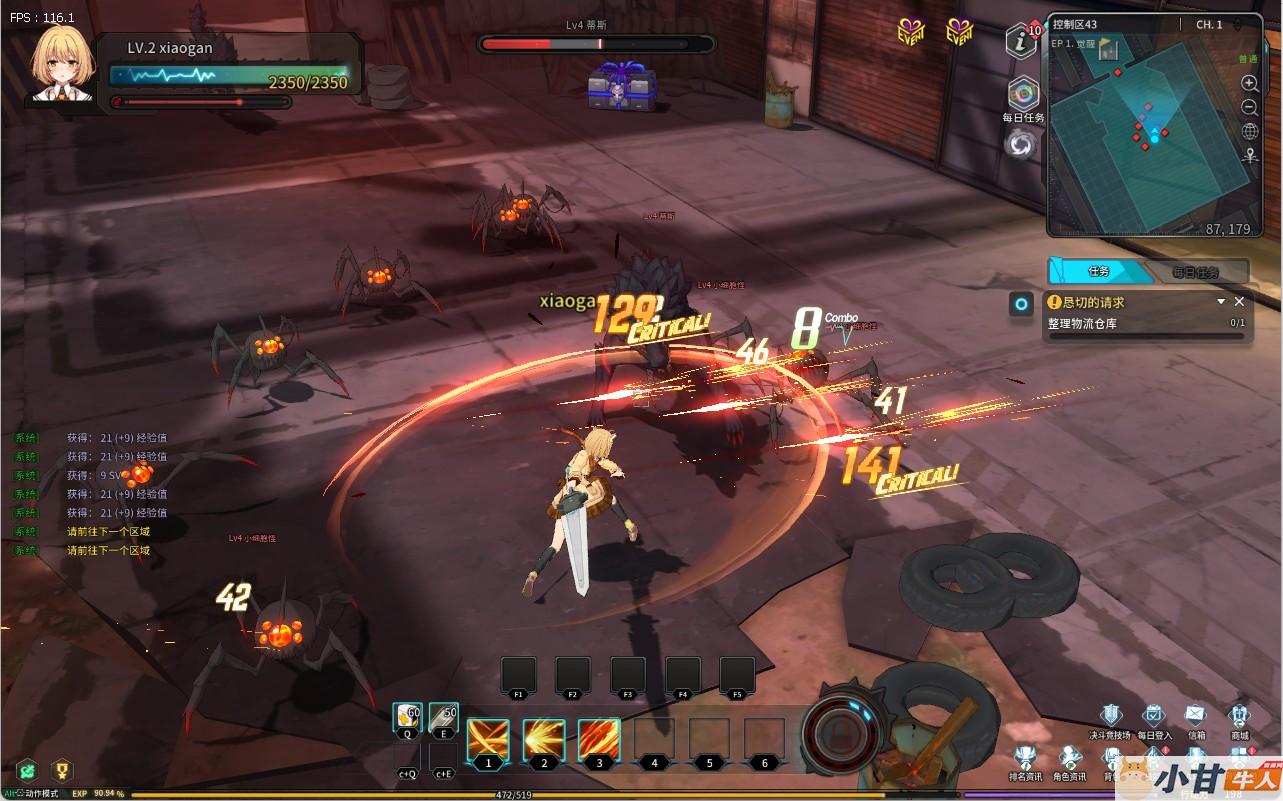This screenshot has height=801, width=1283.
Task: Open the 决斗竞技场 duel arena menu
Action: click(x=1110, y=717)
